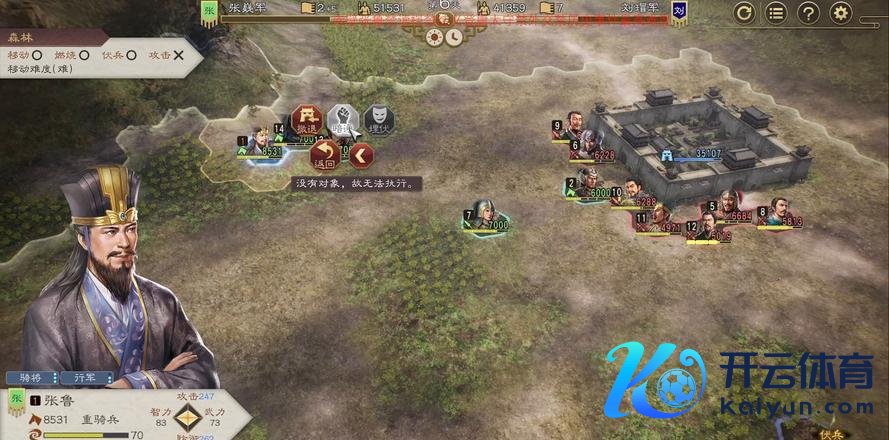
Task: Click the blue 刘 faction banner
Action: click(x=679, y=13)
